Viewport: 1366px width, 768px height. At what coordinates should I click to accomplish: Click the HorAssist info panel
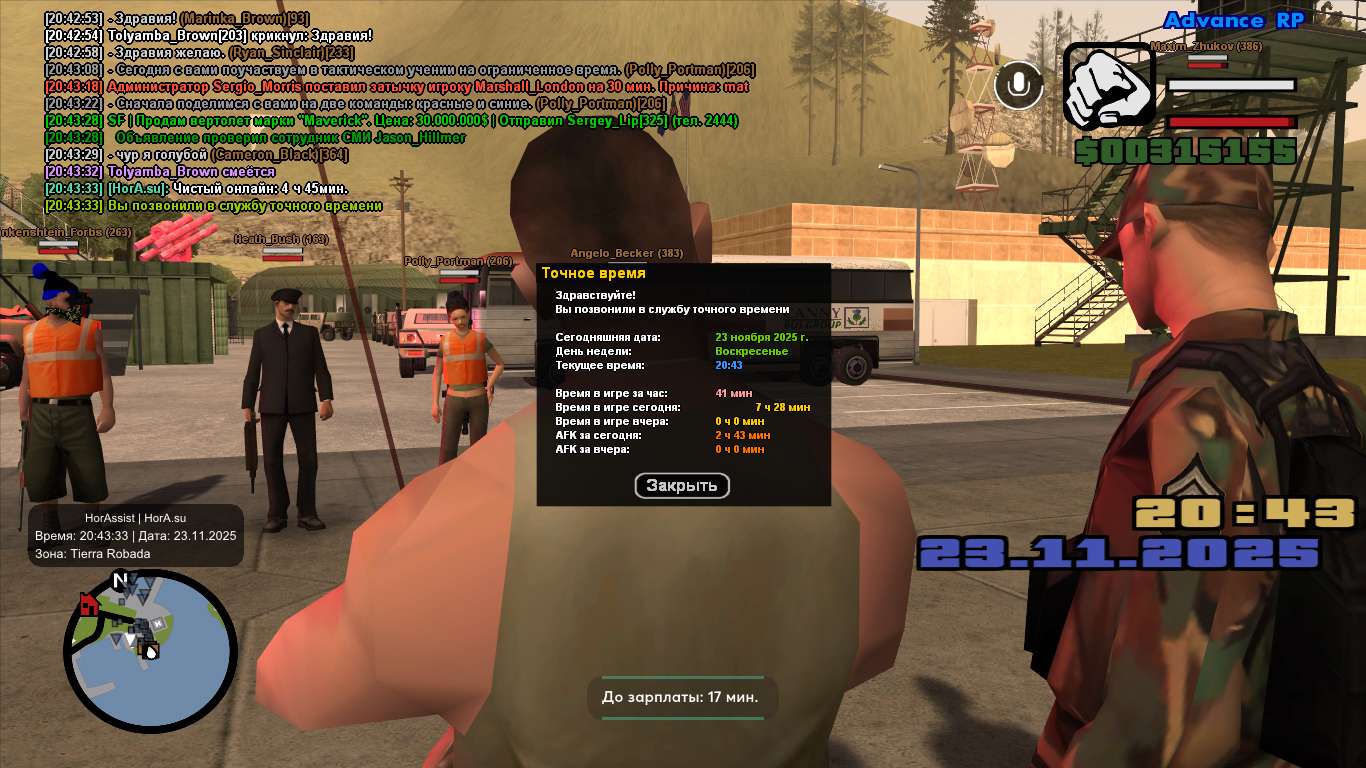(x=136, y=536)
